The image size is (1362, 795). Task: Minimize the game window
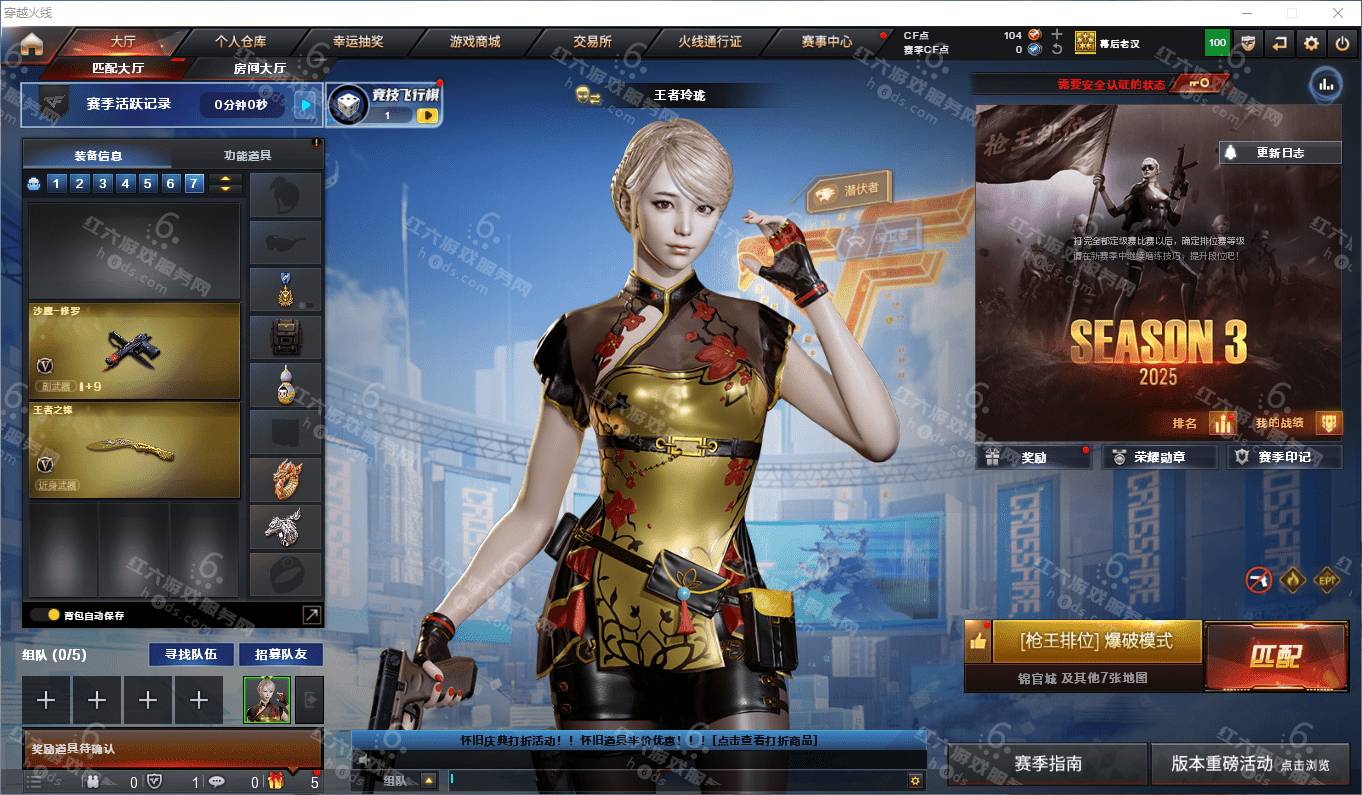1247,13
